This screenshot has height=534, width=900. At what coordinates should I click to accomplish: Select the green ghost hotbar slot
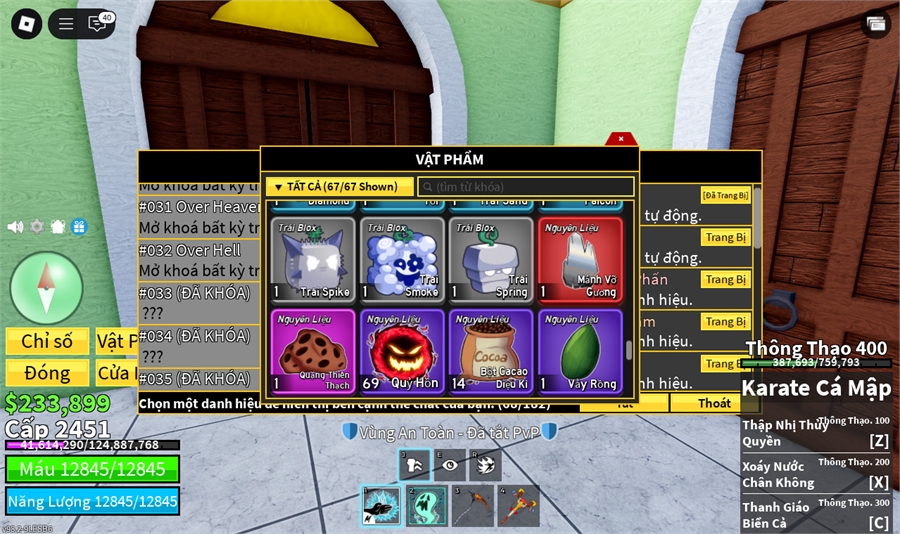[426, 505]
